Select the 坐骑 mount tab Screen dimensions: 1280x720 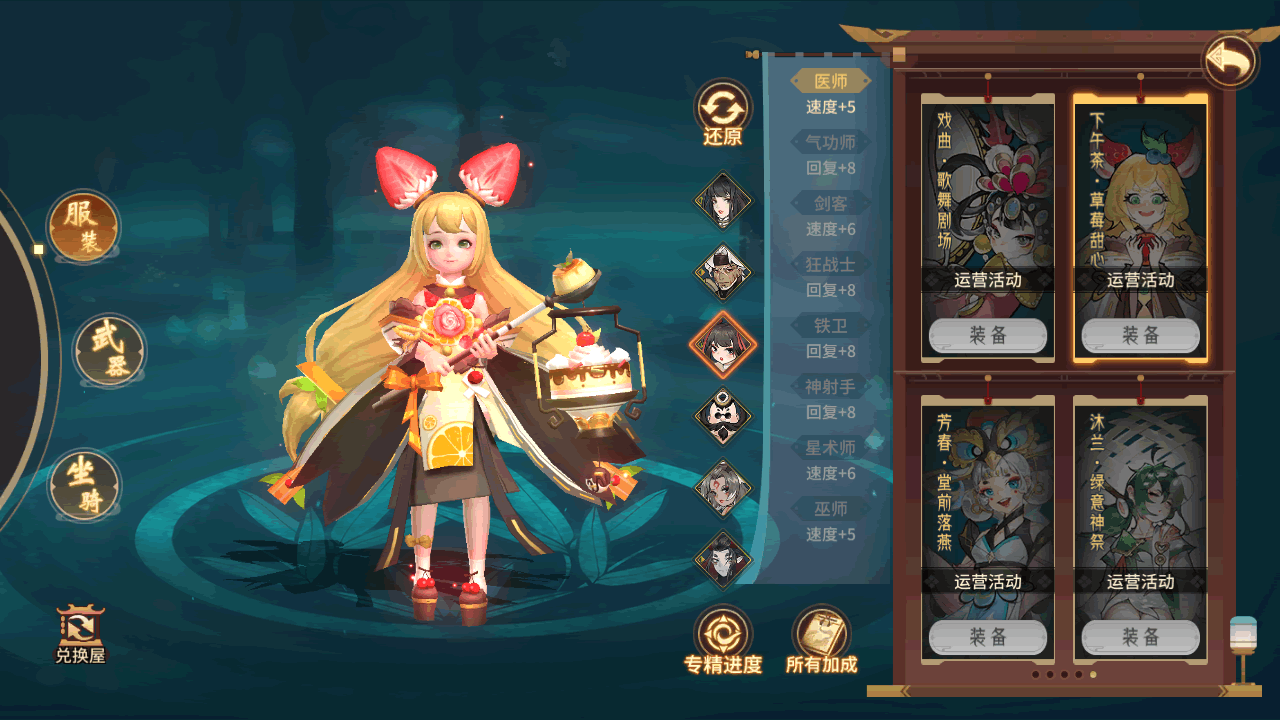pyautogui.click(x=85, y=485)
